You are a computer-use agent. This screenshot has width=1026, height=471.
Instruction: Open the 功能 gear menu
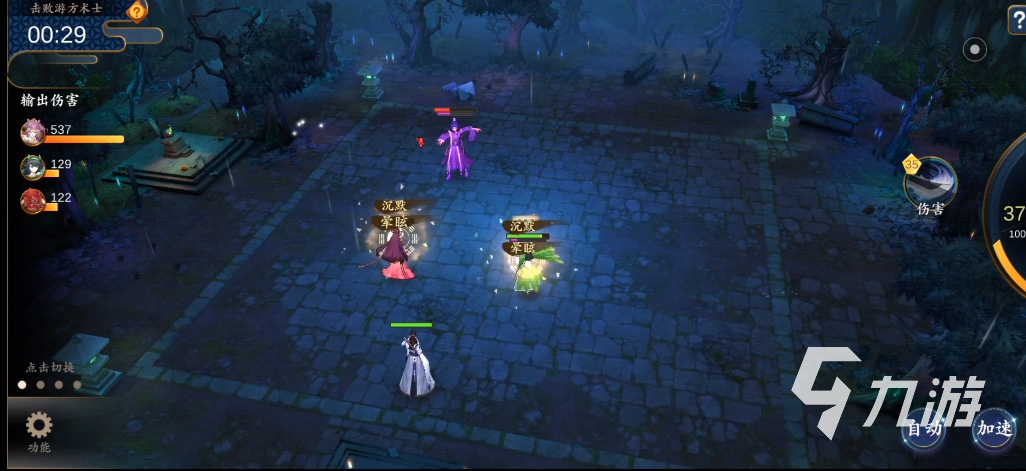pyautogui.click(x=39, y=428)
